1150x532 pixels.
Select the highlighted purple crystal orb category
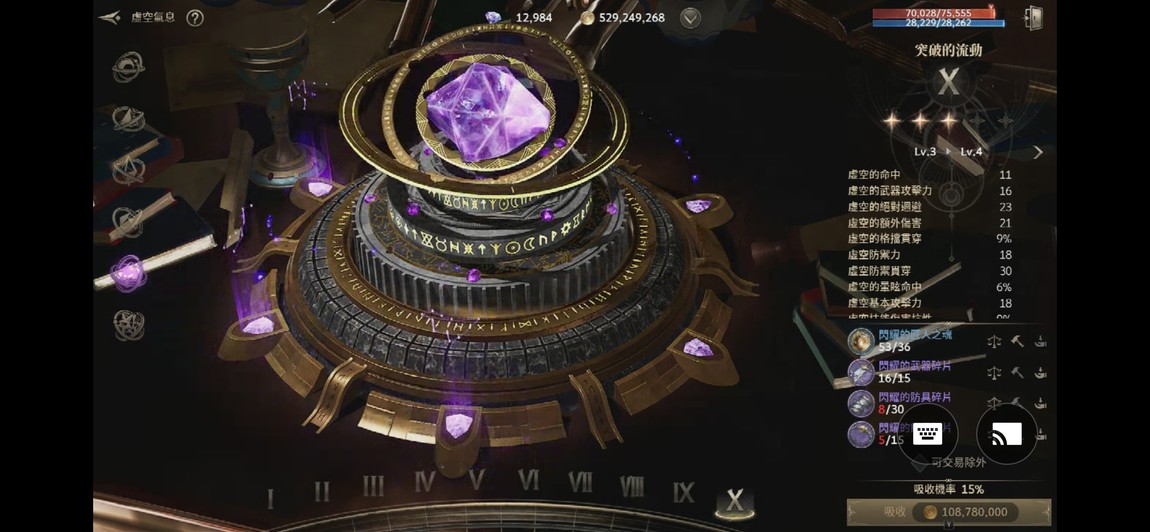(x=128, y=272)
